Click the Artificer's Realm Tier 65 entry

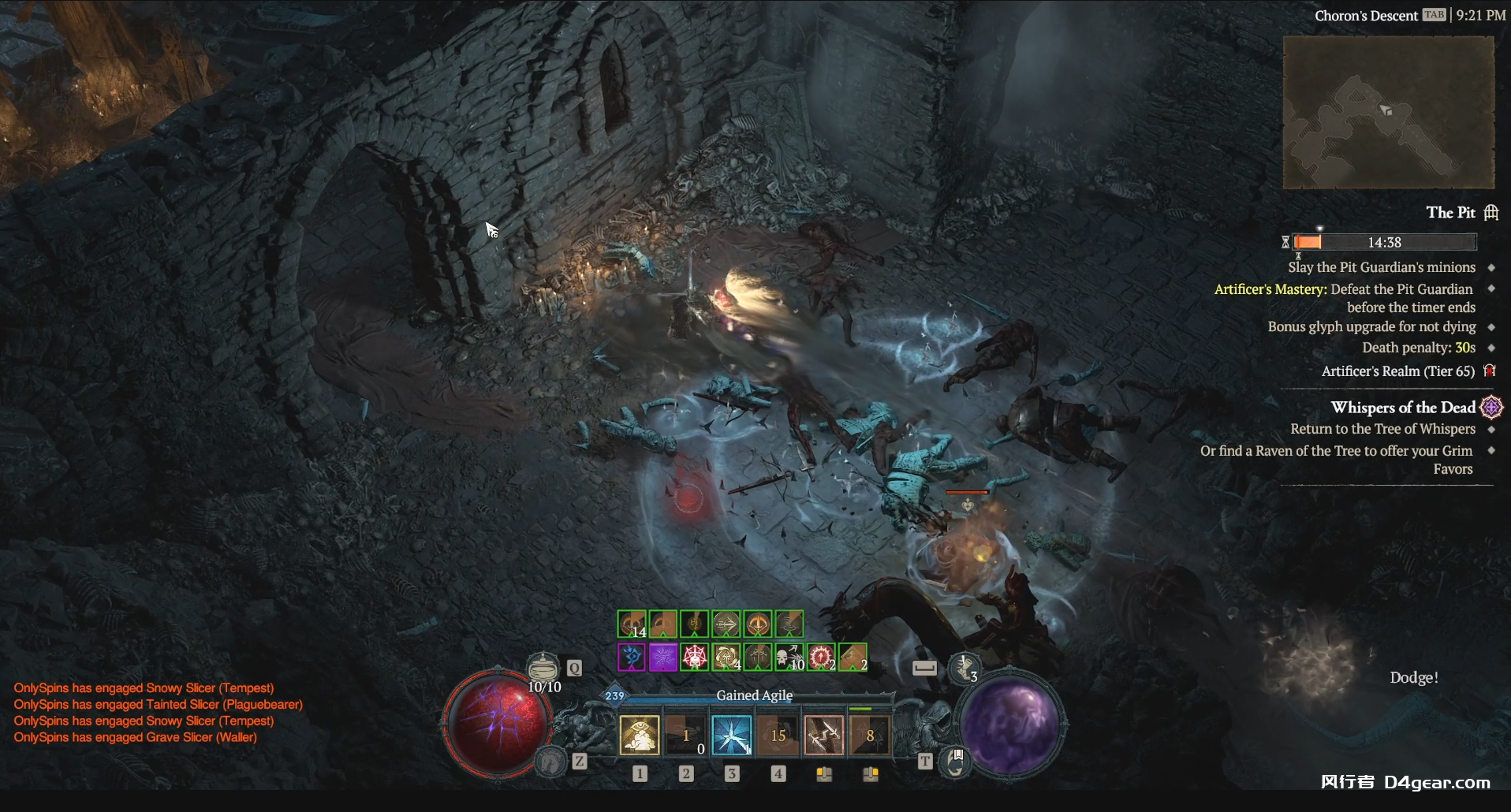tap(1397, 371)
